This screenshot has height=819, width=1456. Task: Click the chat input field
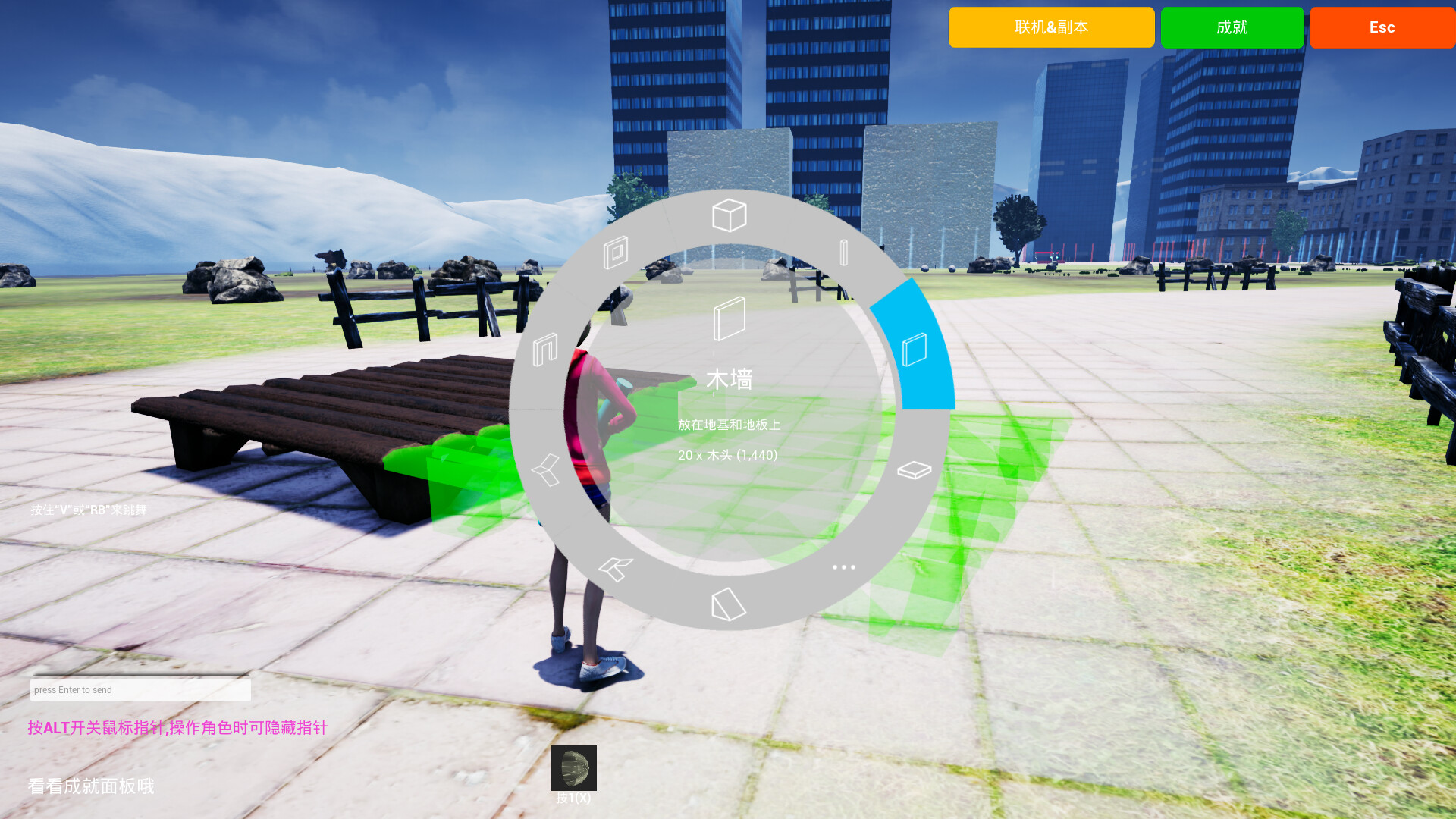[x=140, y=689]
